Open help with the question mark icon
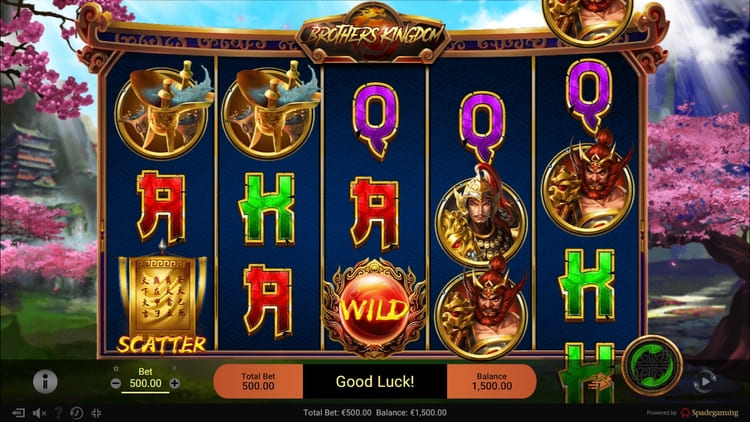Screen dimensions: 750x422 (x=58, y=413)
